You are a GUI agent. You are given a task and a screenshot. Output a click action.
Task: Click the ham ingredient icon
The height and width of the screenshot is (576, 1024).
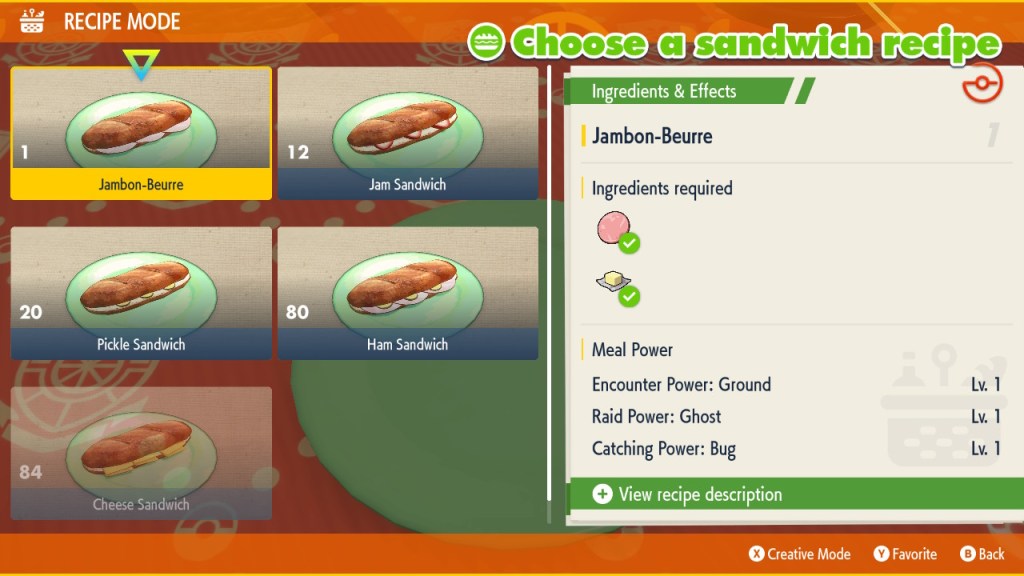click(x=615, y=231)
